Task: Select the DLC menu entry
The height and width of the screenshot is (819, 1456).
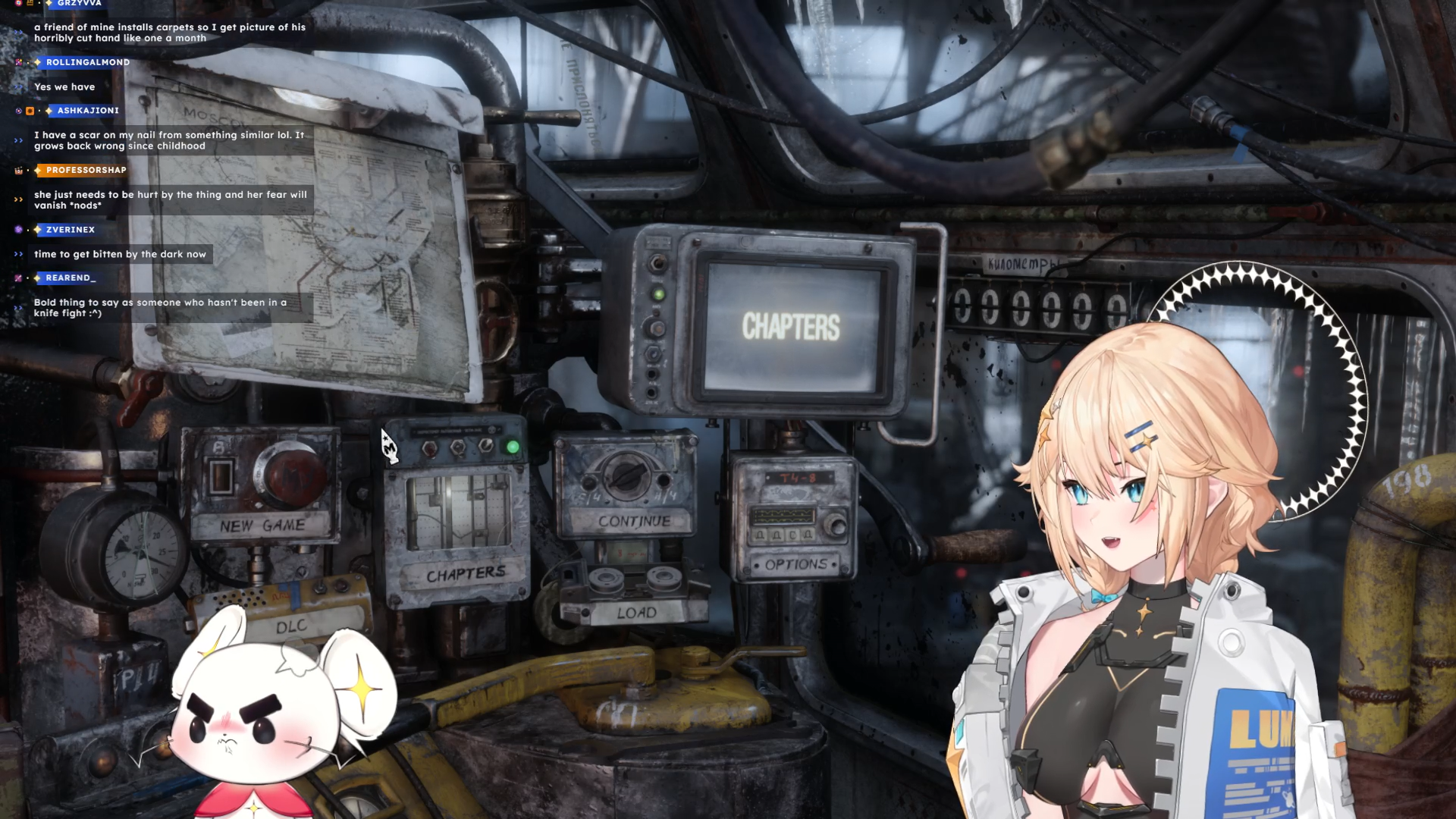Action: click(x=291, y=626)
